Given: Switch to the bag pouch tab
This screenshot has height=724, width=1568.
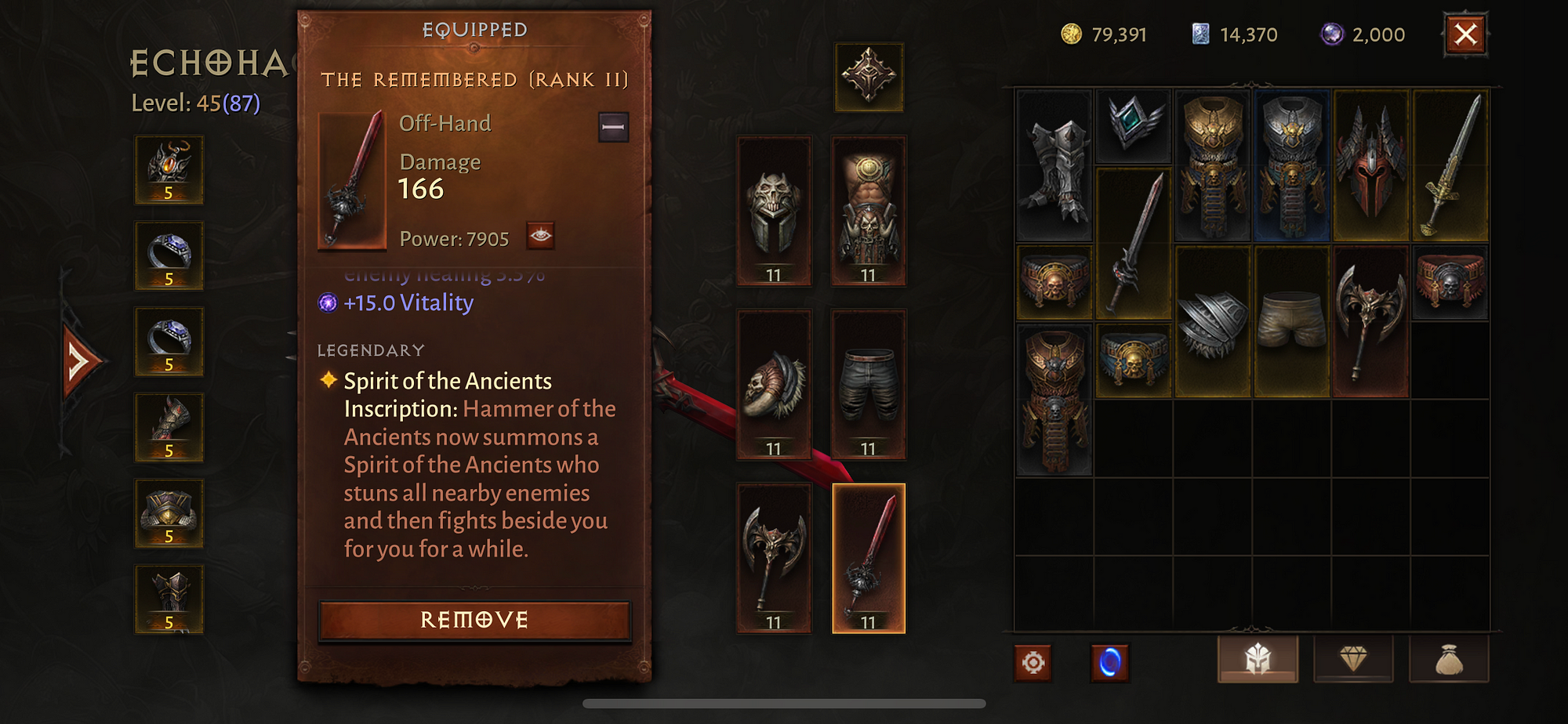Looking at the screenshot, I should point(1449,660).
